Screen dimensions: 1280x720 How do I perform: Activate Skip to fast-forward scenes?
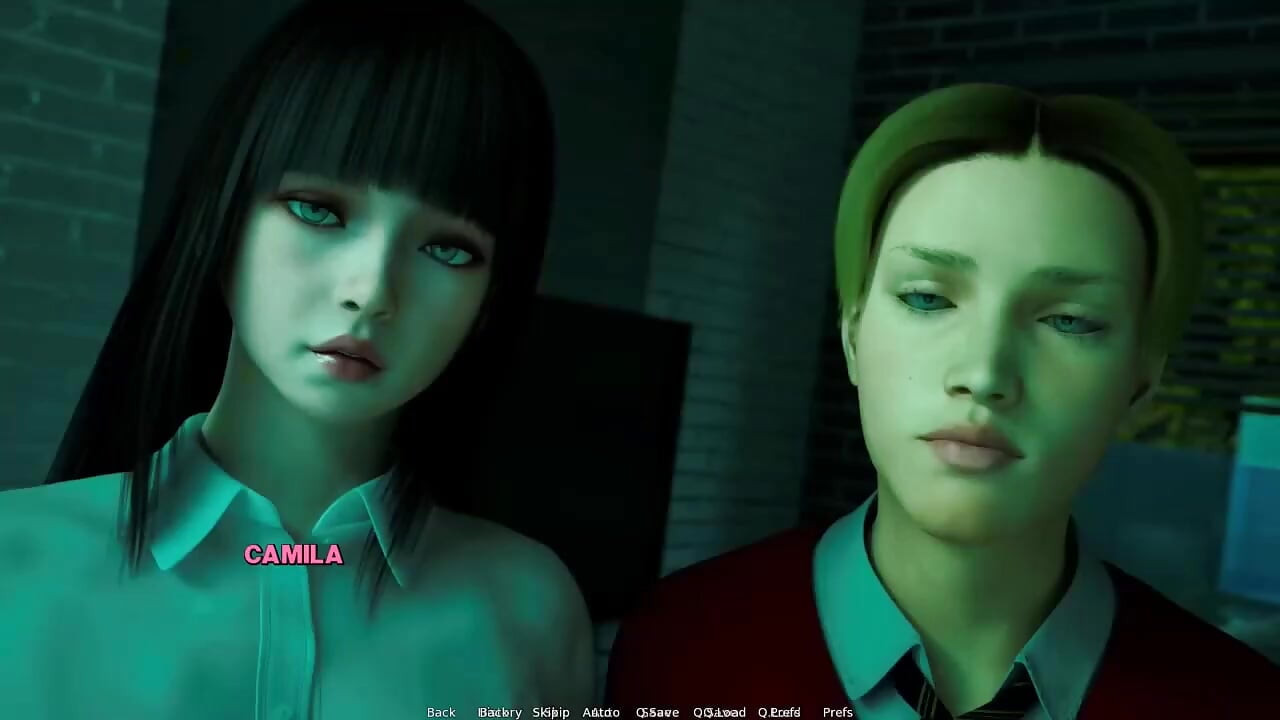click(x=551, y=712)
